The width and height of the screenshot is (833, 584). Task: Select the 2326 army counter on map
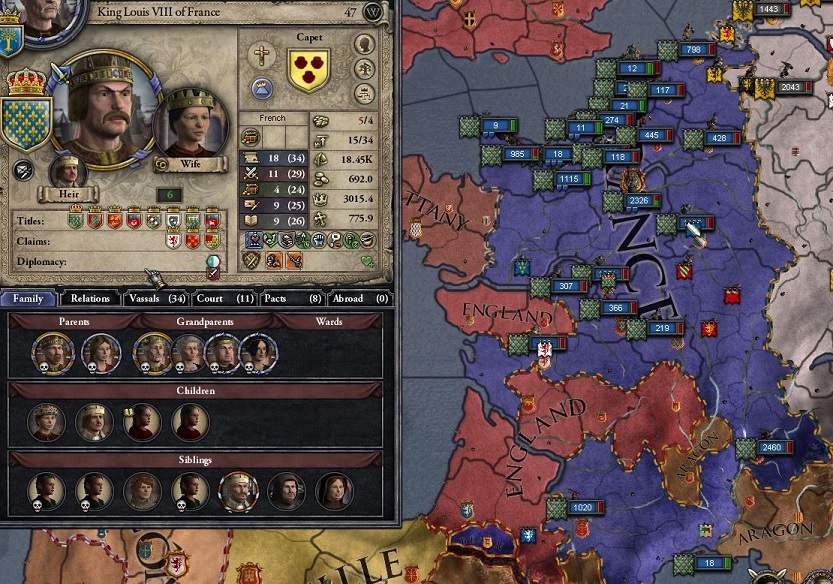point(639,202)
